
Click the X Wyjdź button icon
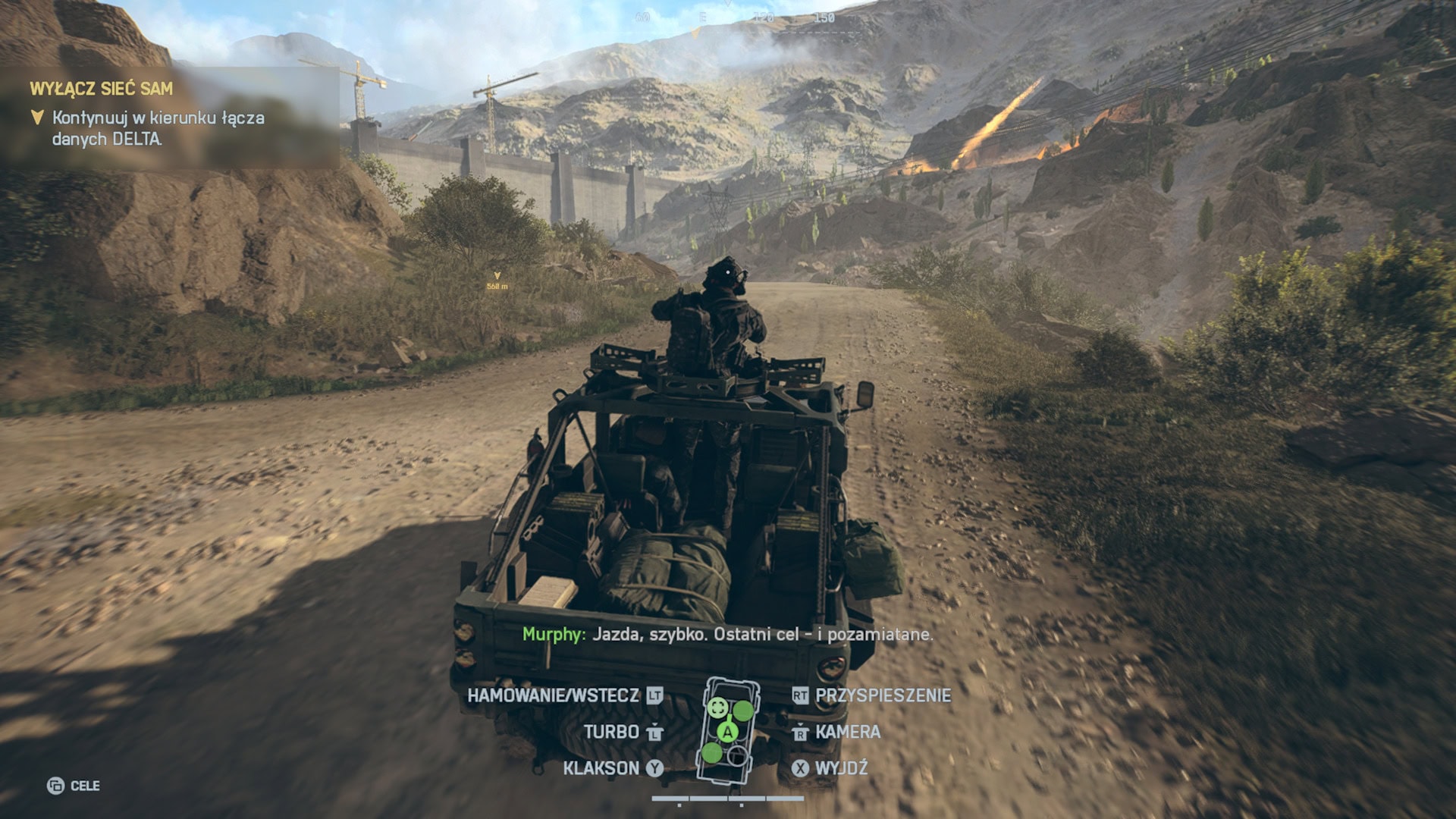(800, 768)
